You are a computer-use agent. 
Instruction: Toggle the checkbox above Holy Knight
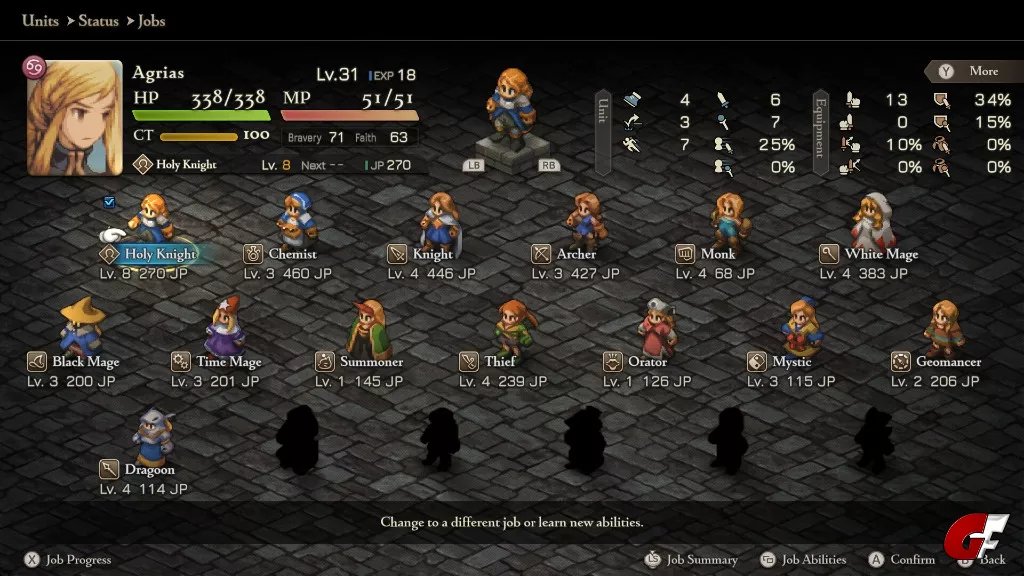click(x=109, y=202)
